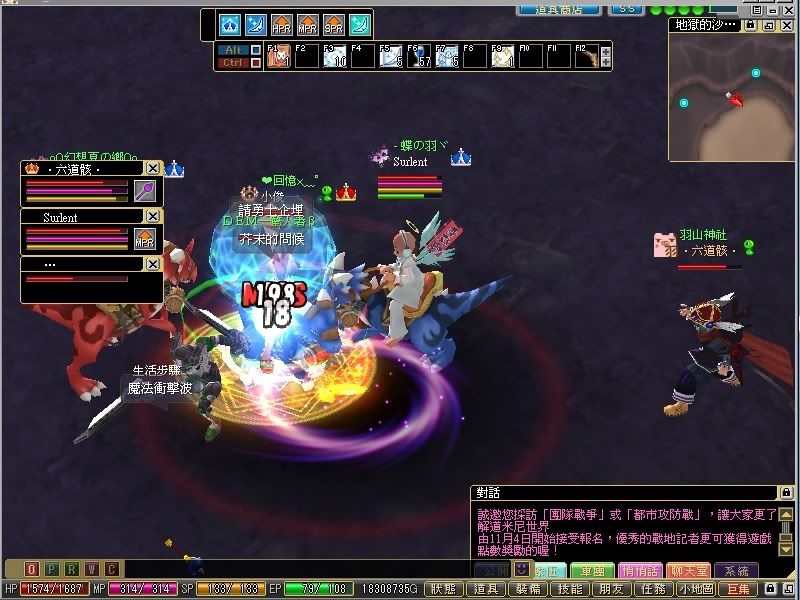This screenshot has height=600, width=800.
Task: Switch to the 系統 system tab
Action: click(736, 571)
